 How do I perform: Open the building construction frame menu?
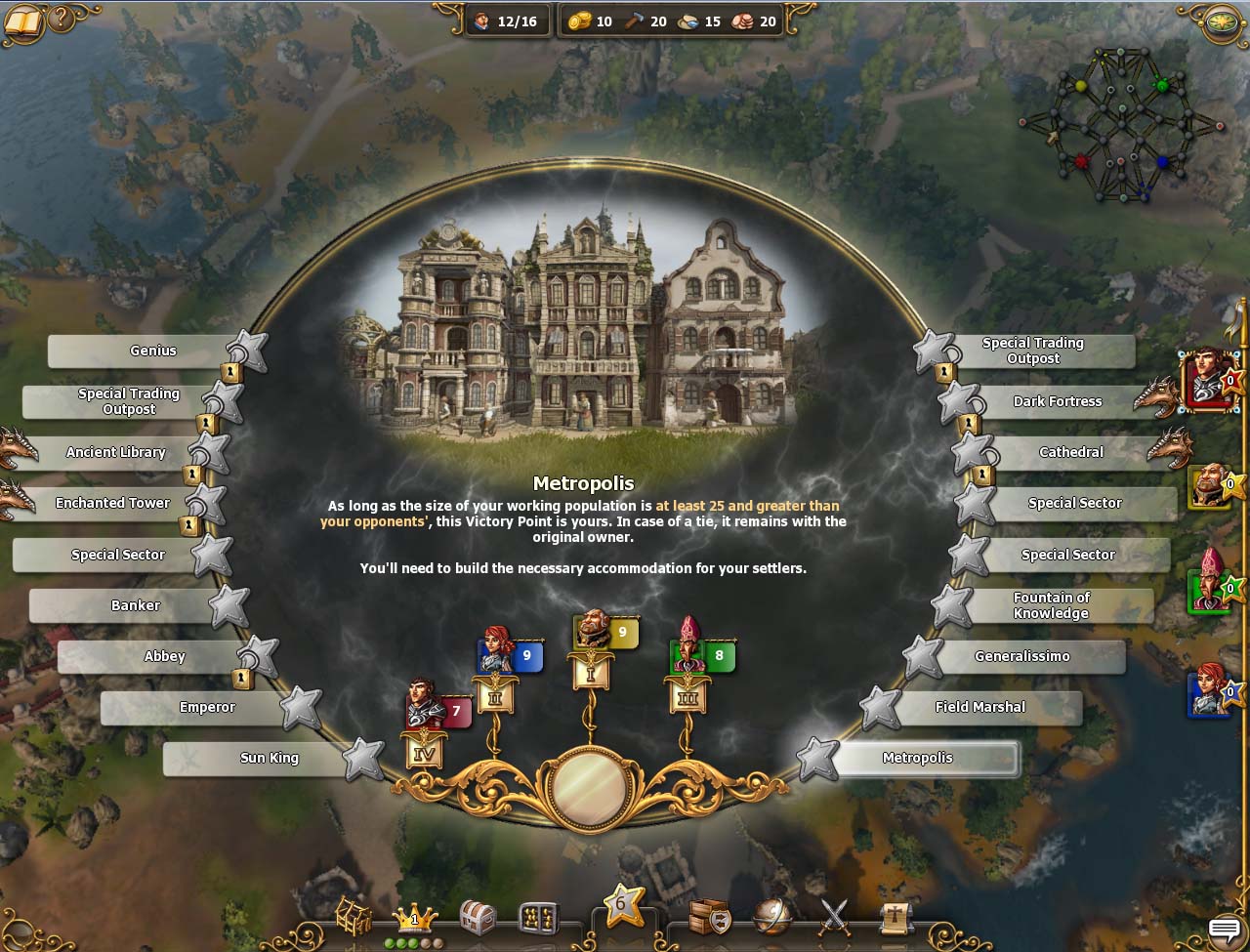click(x=354, y=917)
